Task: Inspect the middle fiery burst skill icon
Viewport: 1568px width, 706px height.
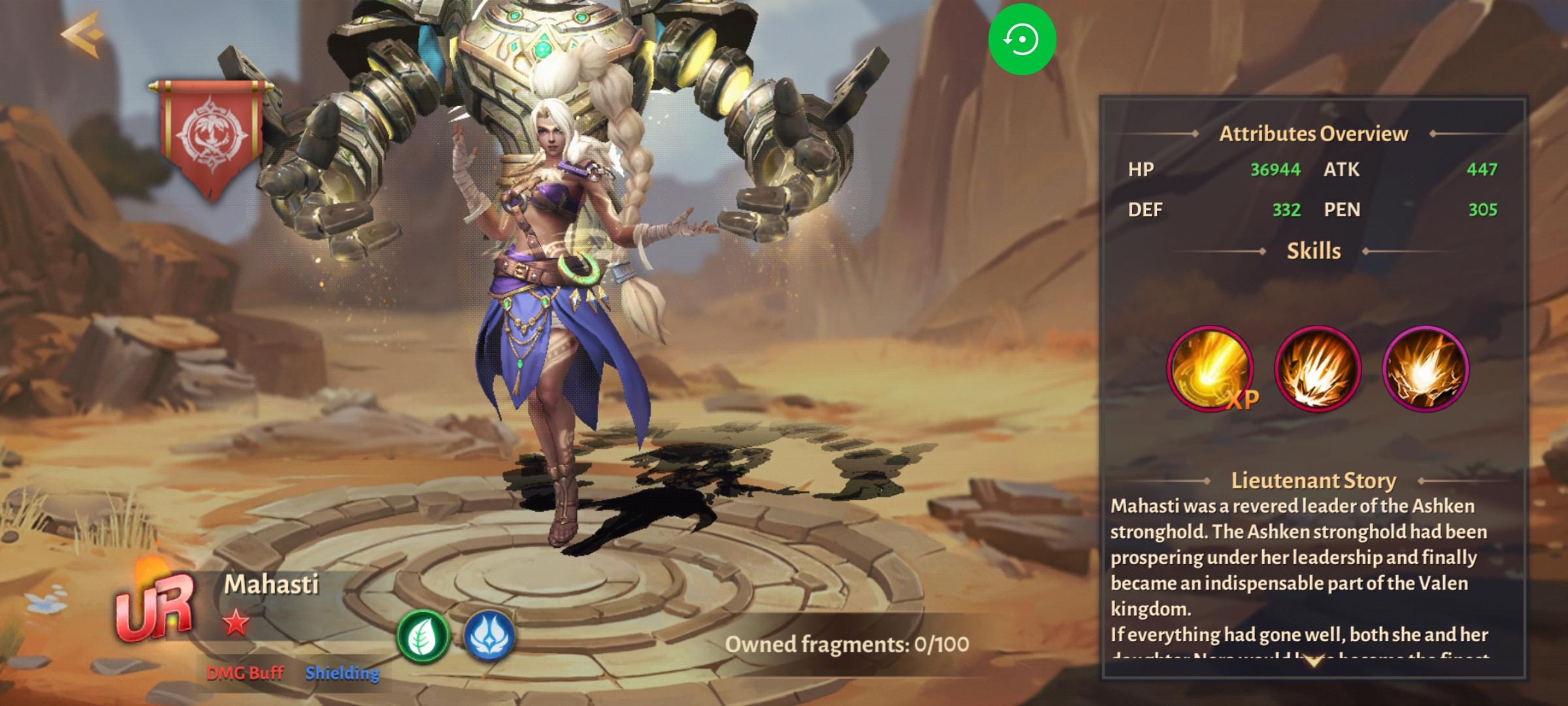Action: (x=1317, y=369)
